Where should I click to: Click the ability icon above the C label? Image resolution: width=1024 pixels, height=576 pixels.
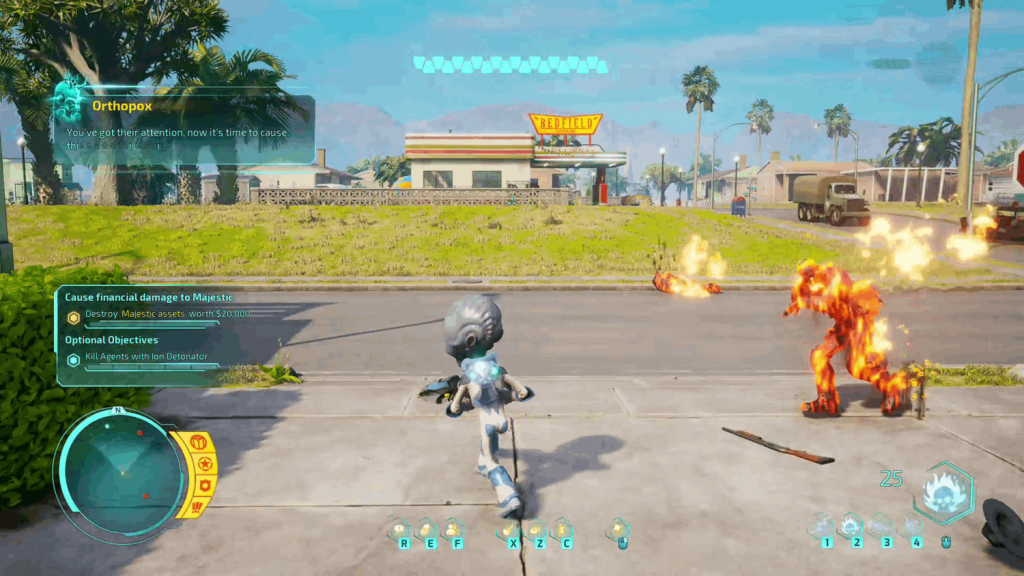pyautogui.click(x=563, y=529)
